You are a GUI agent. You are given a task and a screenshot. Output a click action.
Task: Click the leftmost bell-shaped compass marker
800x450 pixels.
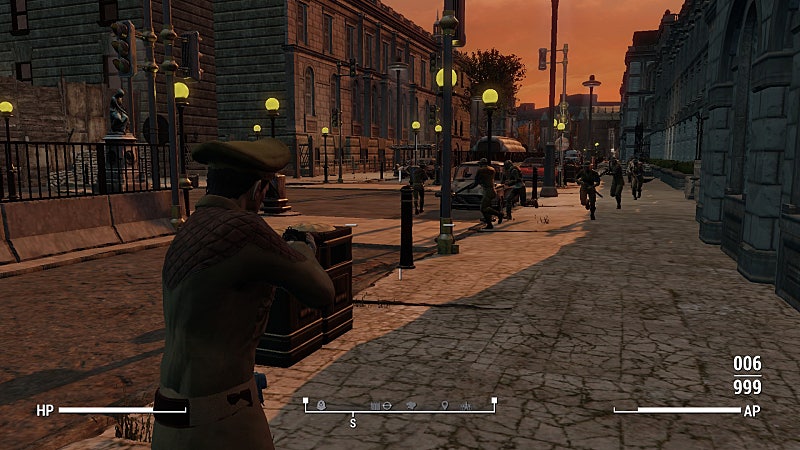(321, 405)
